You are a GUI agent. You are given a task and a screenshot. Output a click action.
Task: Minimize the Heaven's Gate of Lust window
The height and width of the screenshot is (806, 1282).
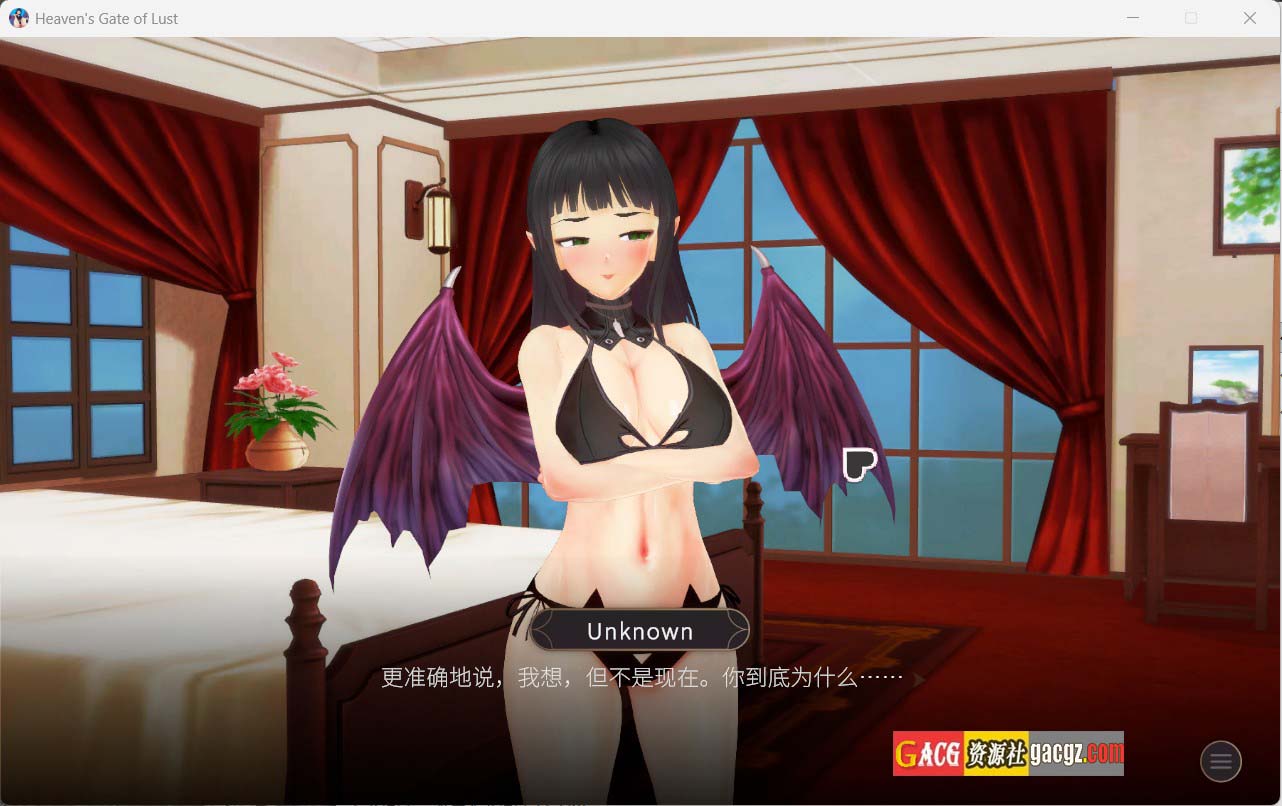coord(1133,18)
